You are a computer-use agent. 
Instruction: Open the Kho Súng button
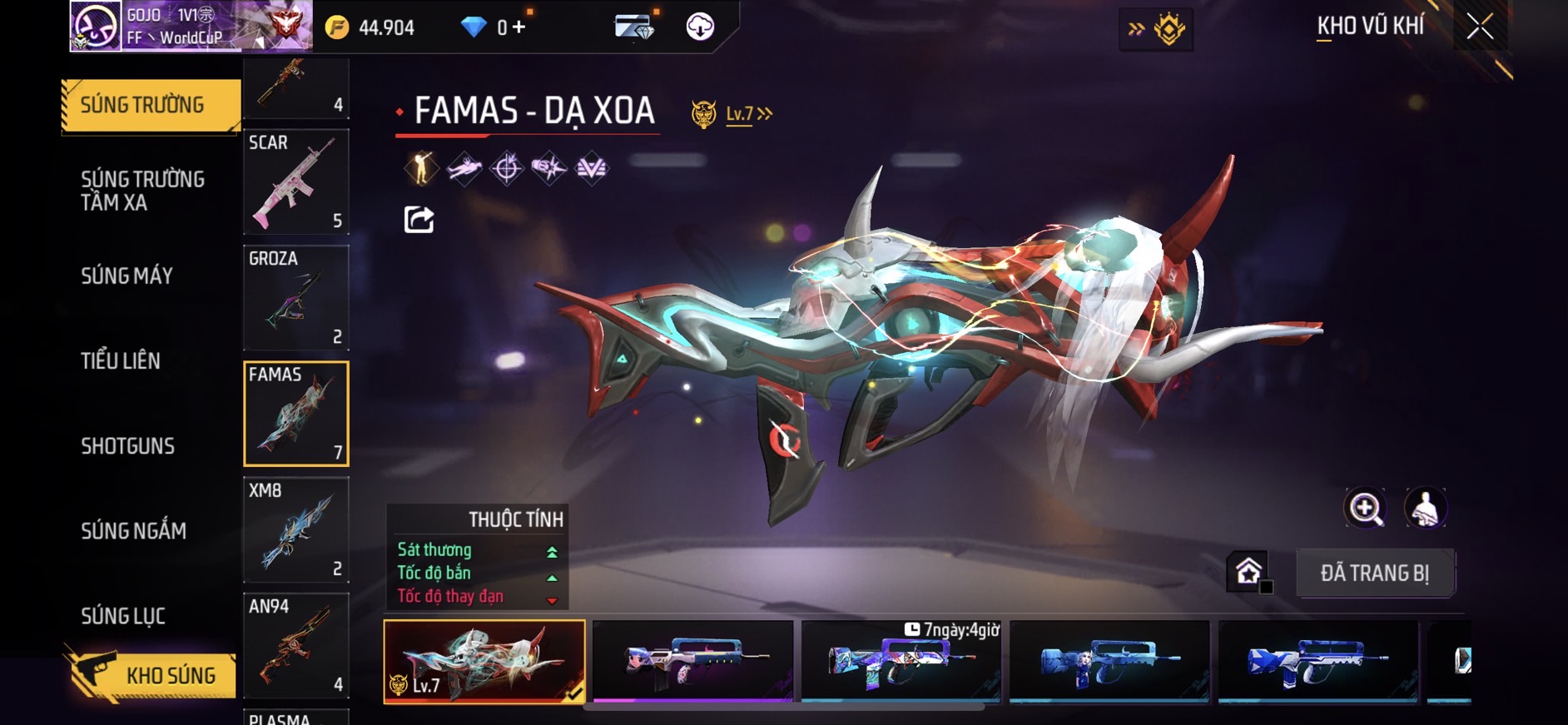point(151,675)
